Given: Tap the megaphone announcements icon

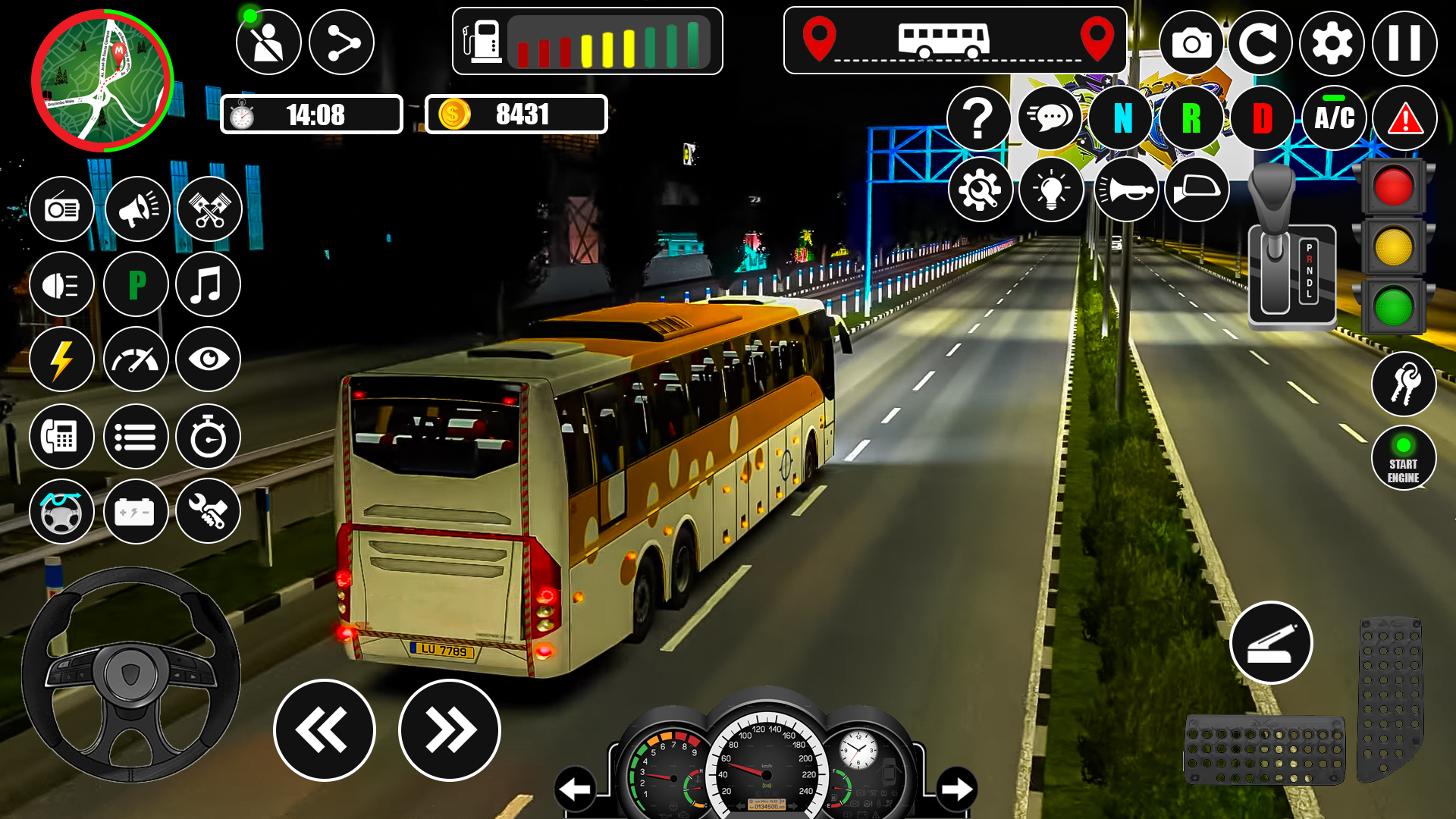Looking at the screenshot, I should (135, 209).
